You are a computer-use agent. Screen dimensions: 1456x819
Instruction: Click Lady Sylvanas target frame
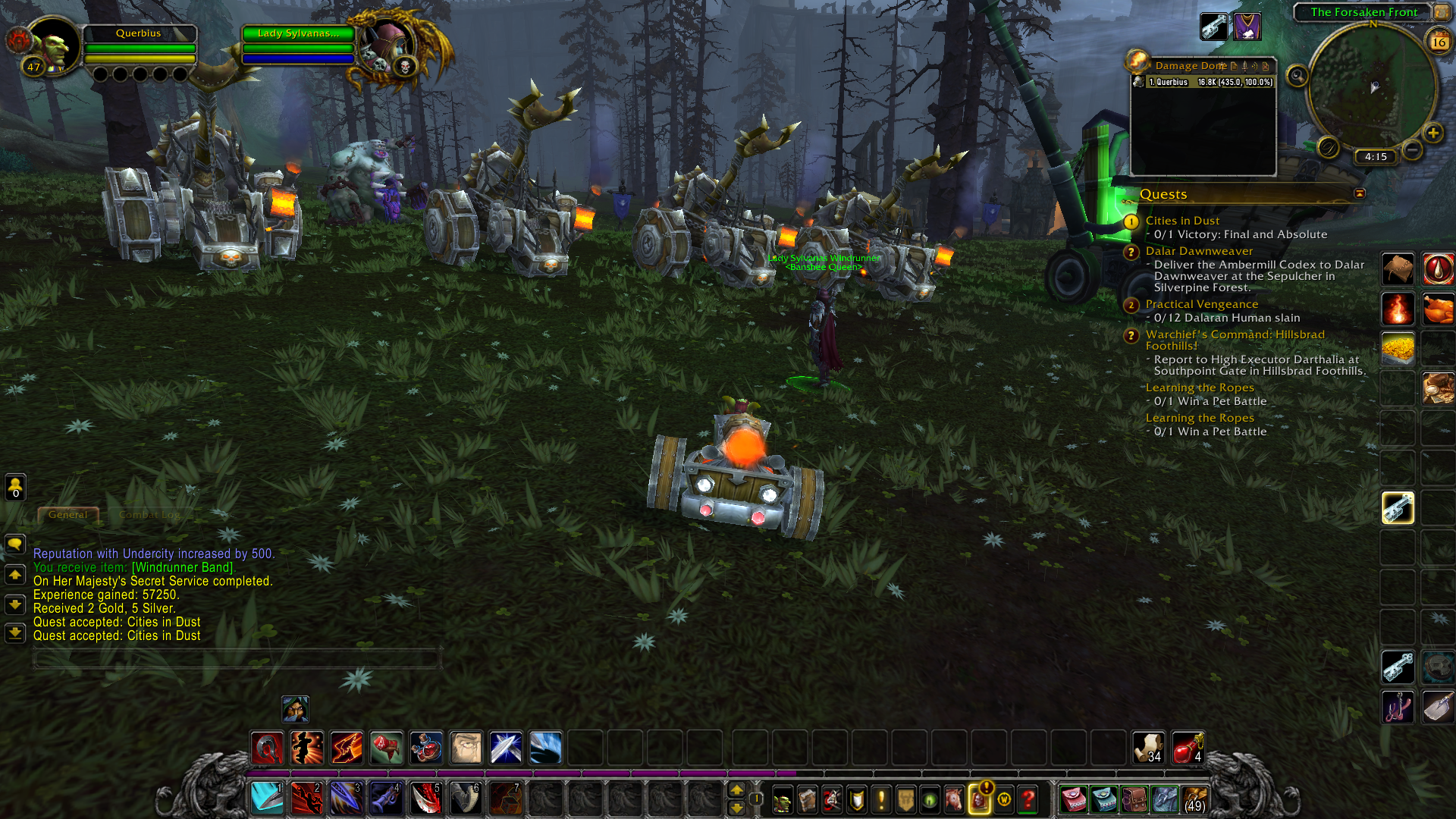pyautogui.click(x=298, y=33)
